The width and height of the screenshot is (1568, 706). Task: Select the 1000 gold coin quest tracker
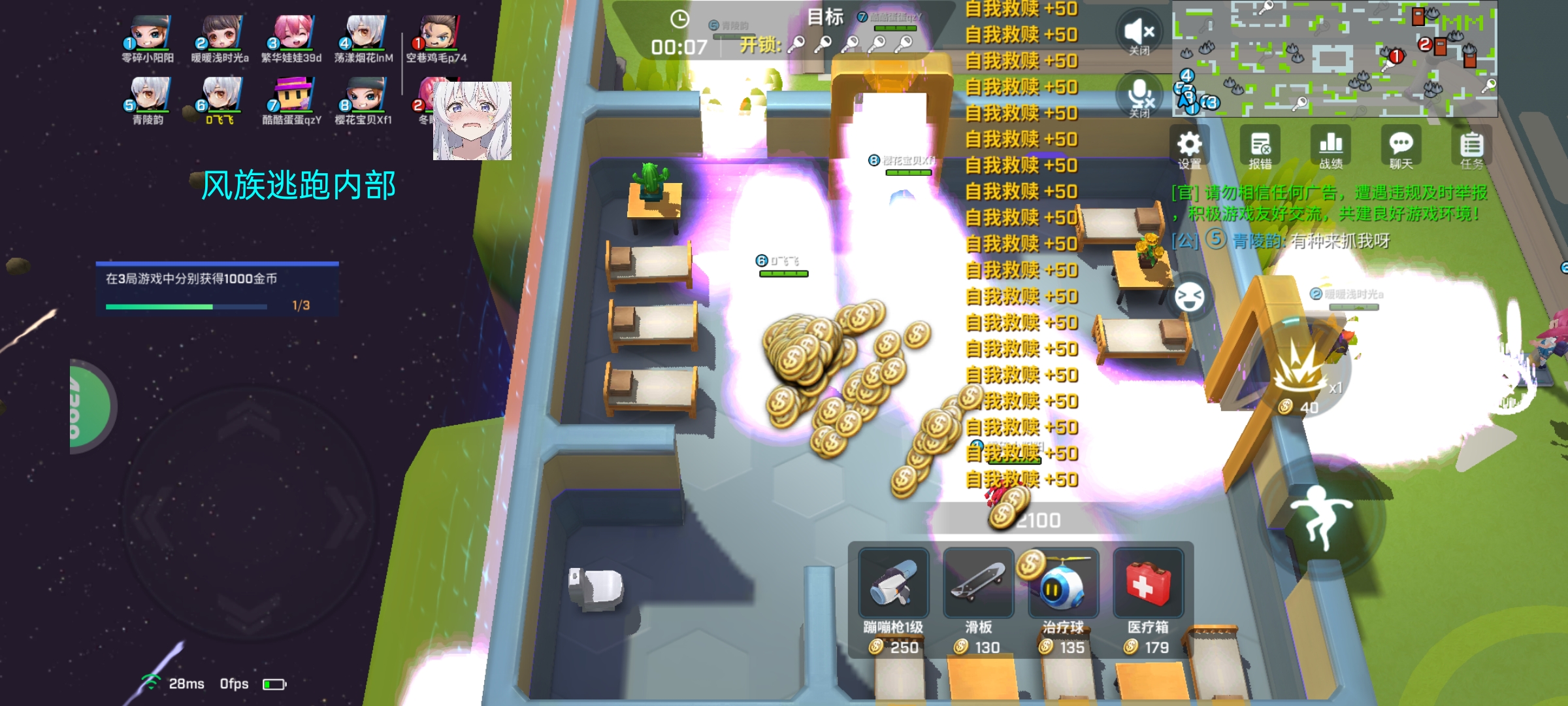(217, 290)
